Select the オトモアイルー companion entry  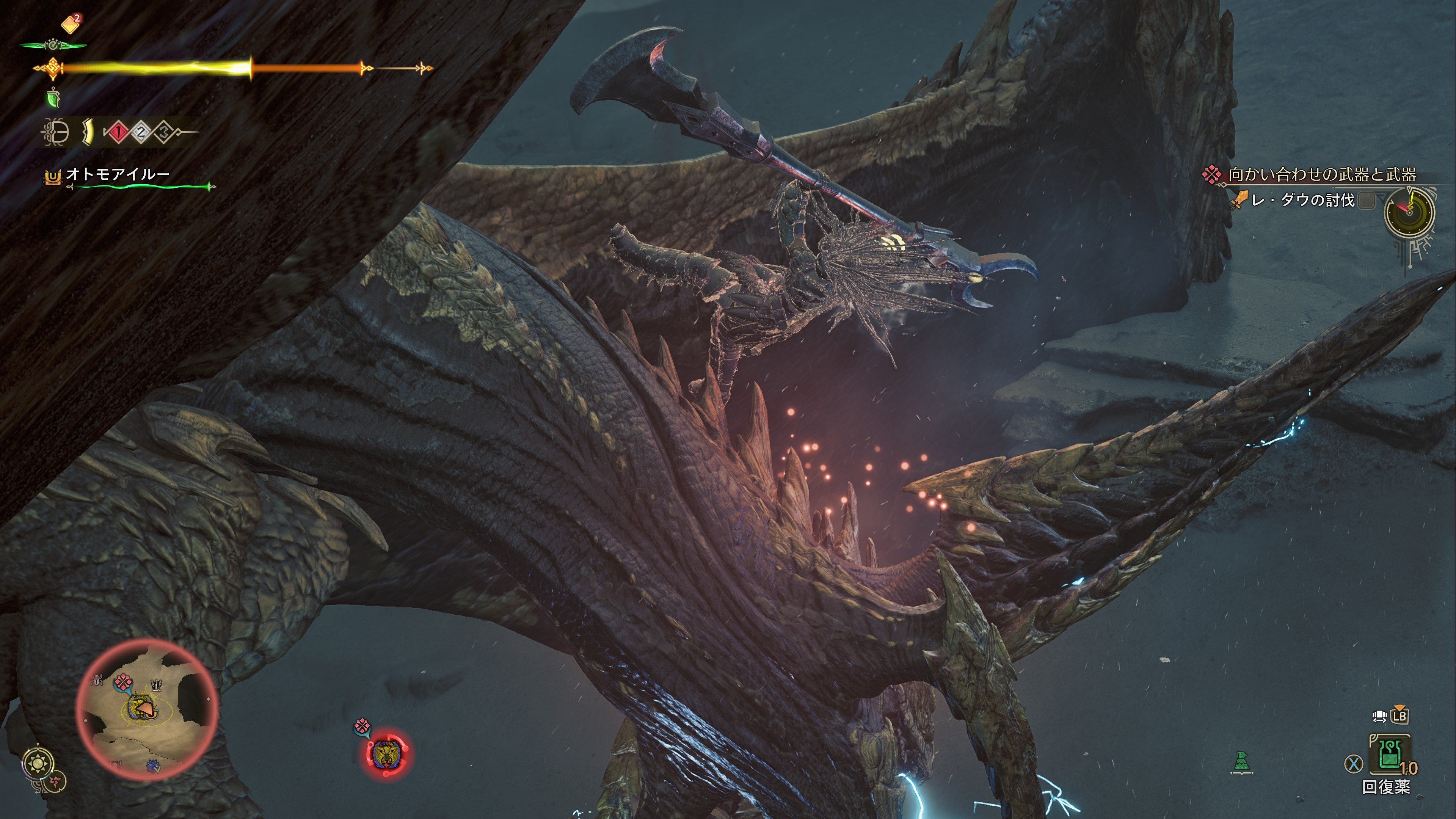[x=118, y=174]
